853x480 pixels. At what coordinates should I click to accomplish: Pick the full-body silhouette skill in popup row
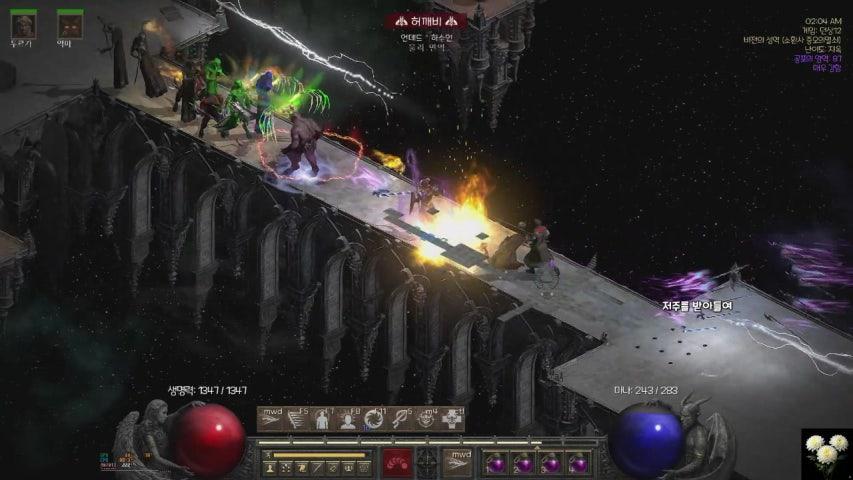coord(322,419)
